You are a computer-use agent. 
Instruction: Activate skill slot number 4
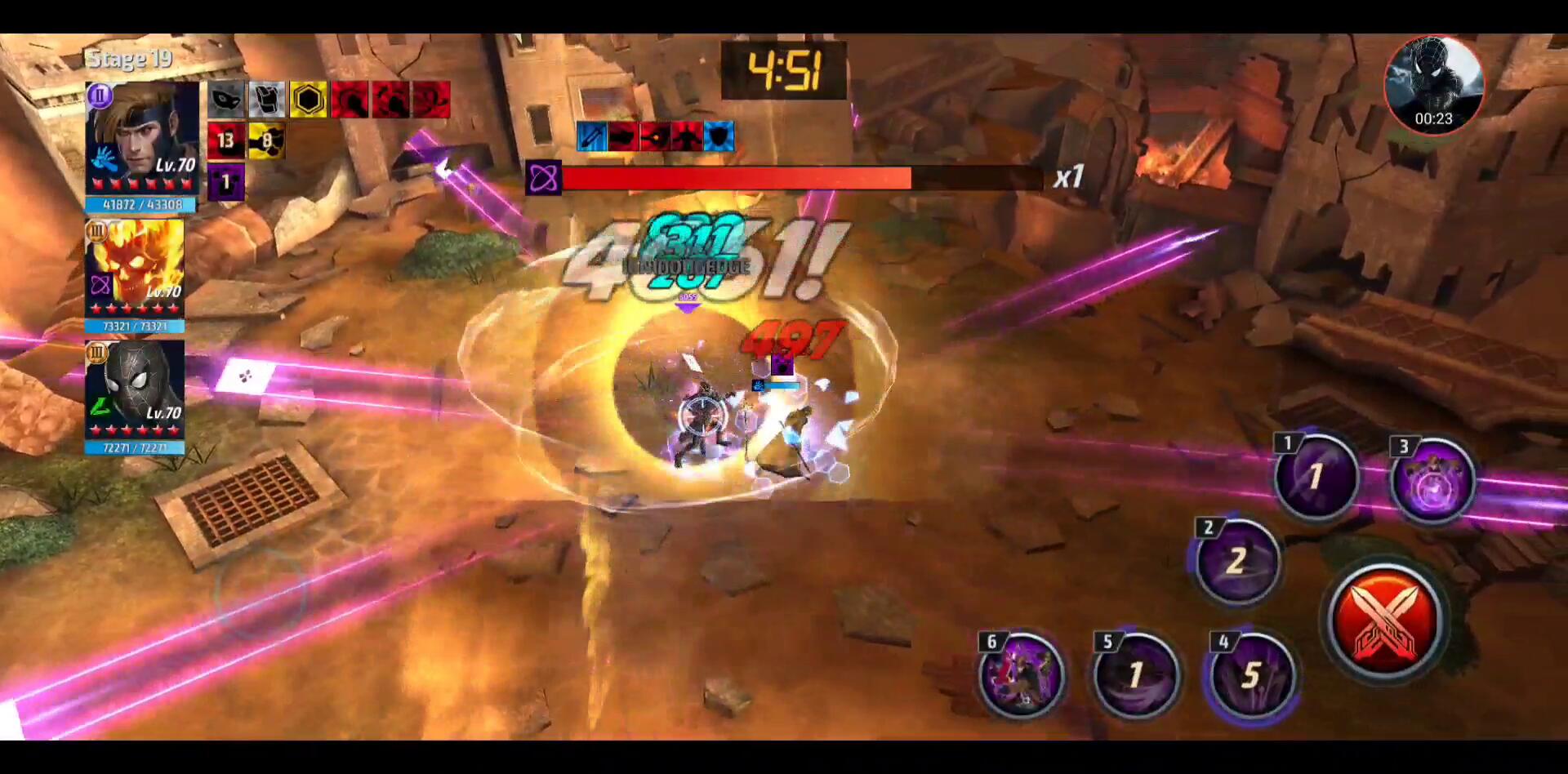coord(1251,676)
